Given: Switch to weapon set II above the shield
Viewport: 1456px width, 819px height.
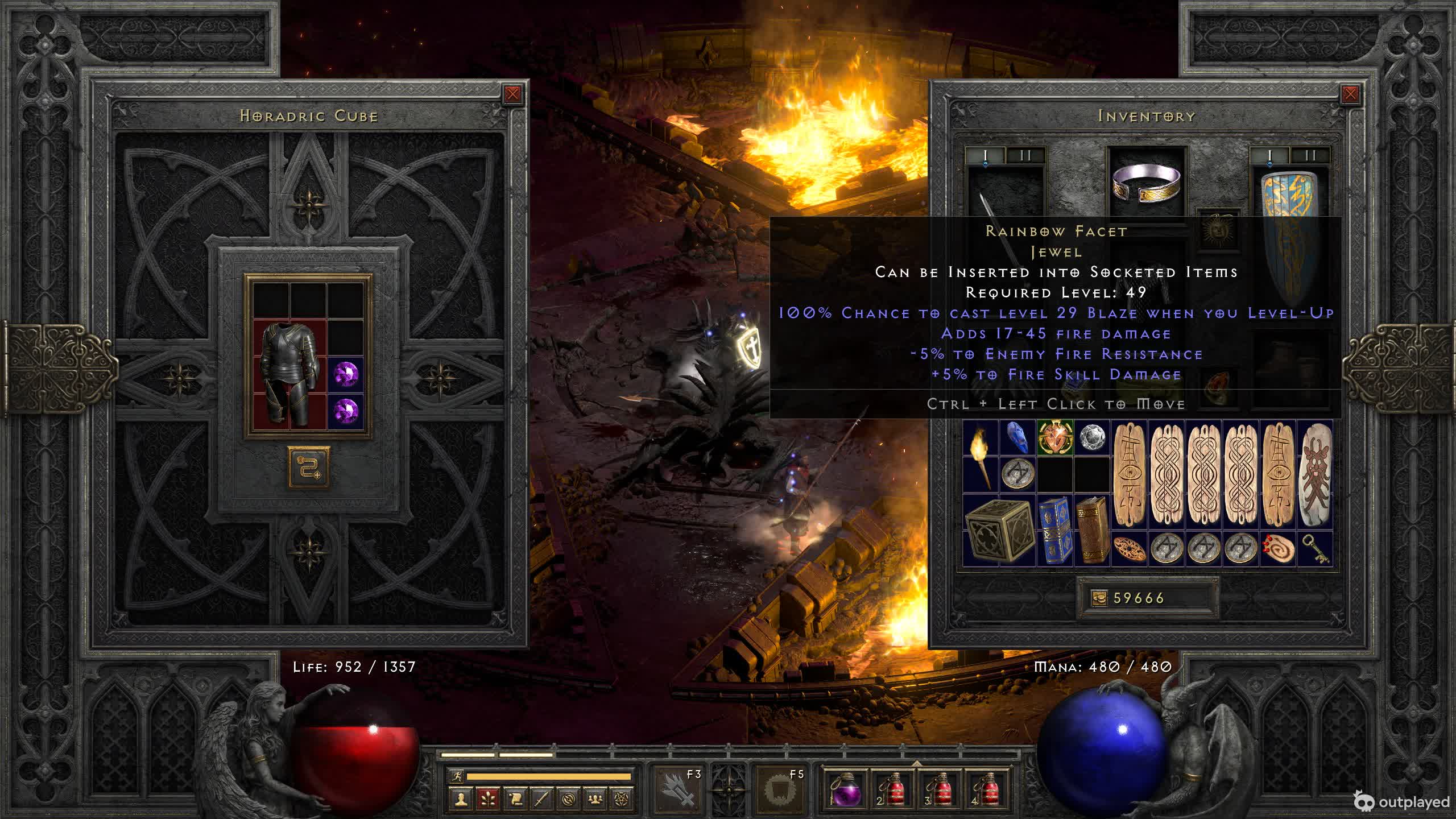Looking at the screenshot, I should (1310, 155).
